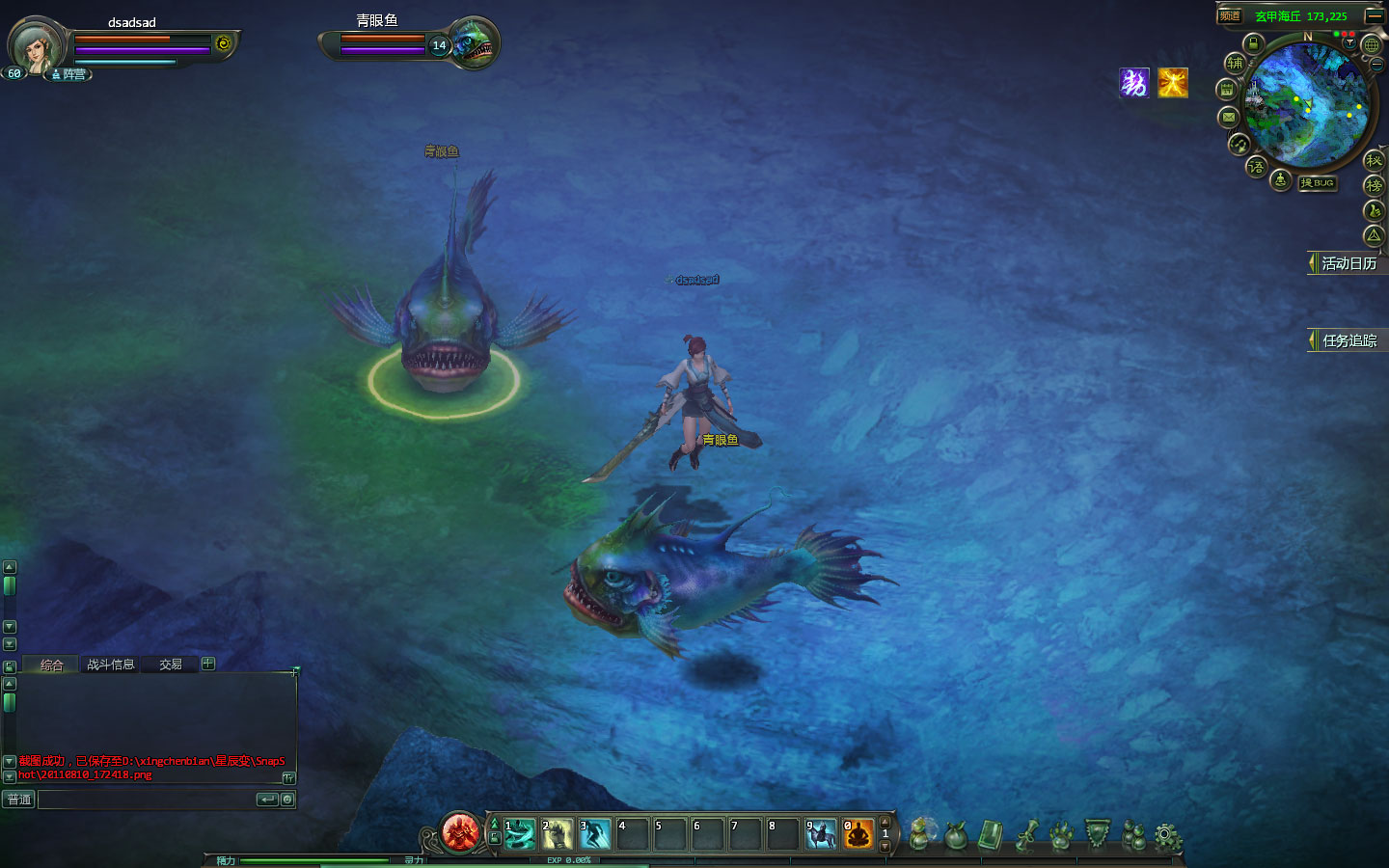Summon the horse mount in slot 9
Viewport: 1389px width, 868px height.
(821, 833)
